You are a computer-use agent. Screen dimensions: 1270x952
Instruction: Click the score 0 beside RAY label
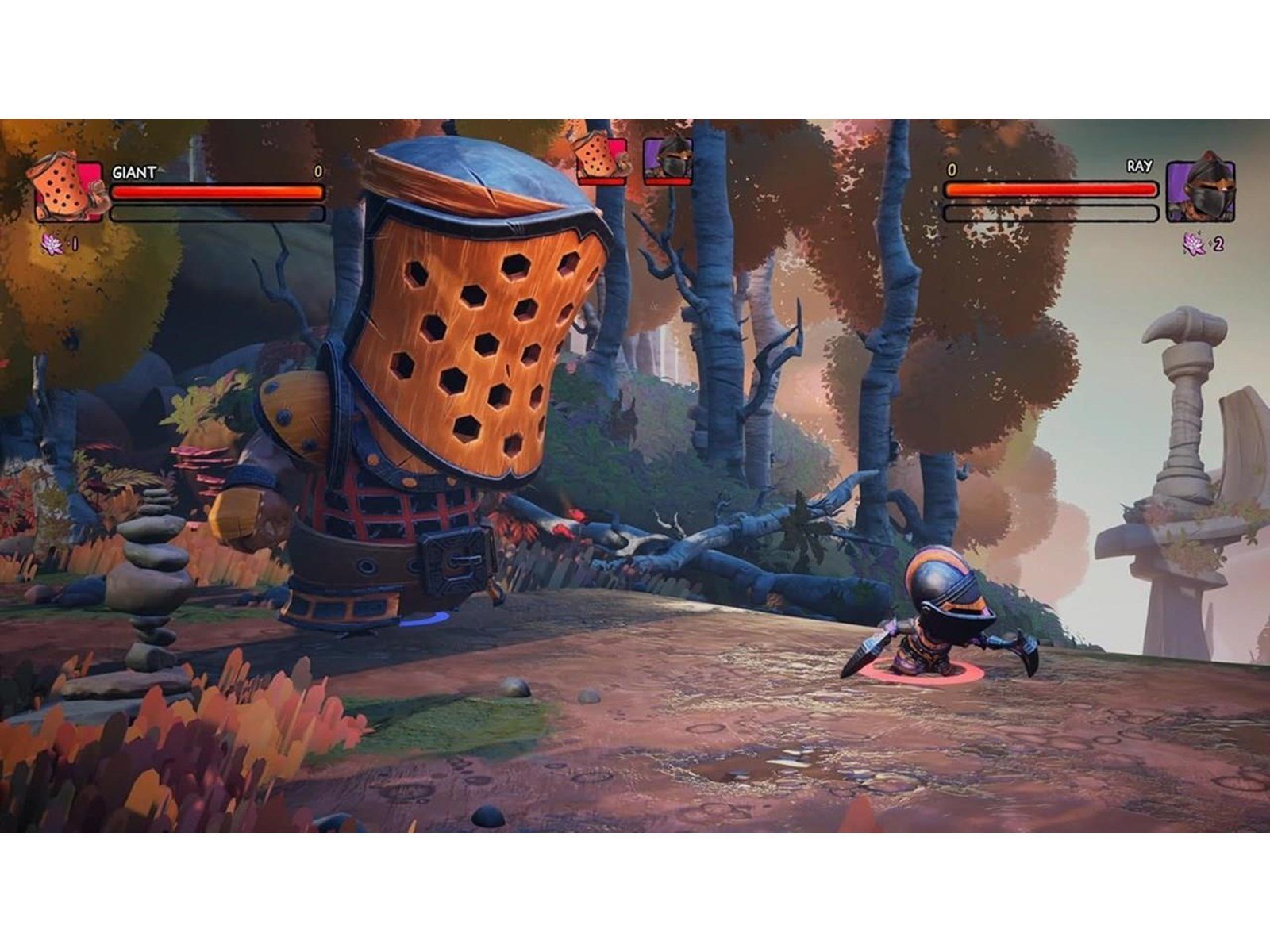click(x=952, y=170)
